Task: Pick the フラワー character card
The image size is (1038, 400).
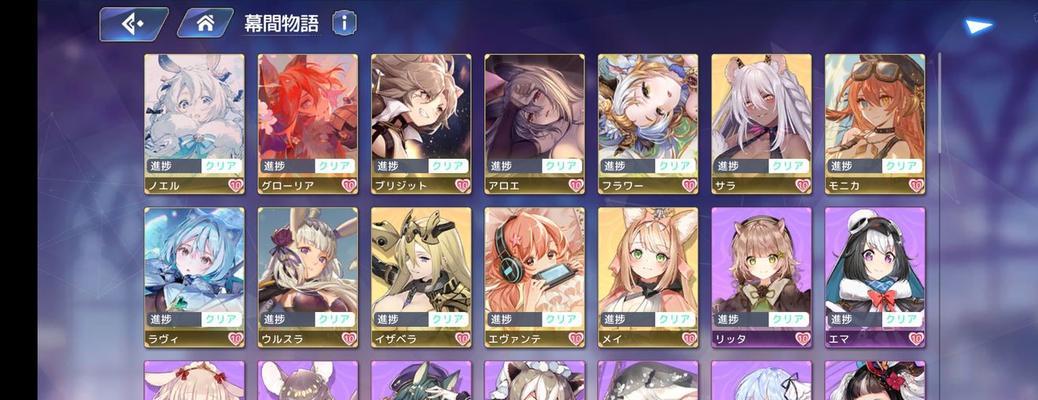Action: coord(648,120)
